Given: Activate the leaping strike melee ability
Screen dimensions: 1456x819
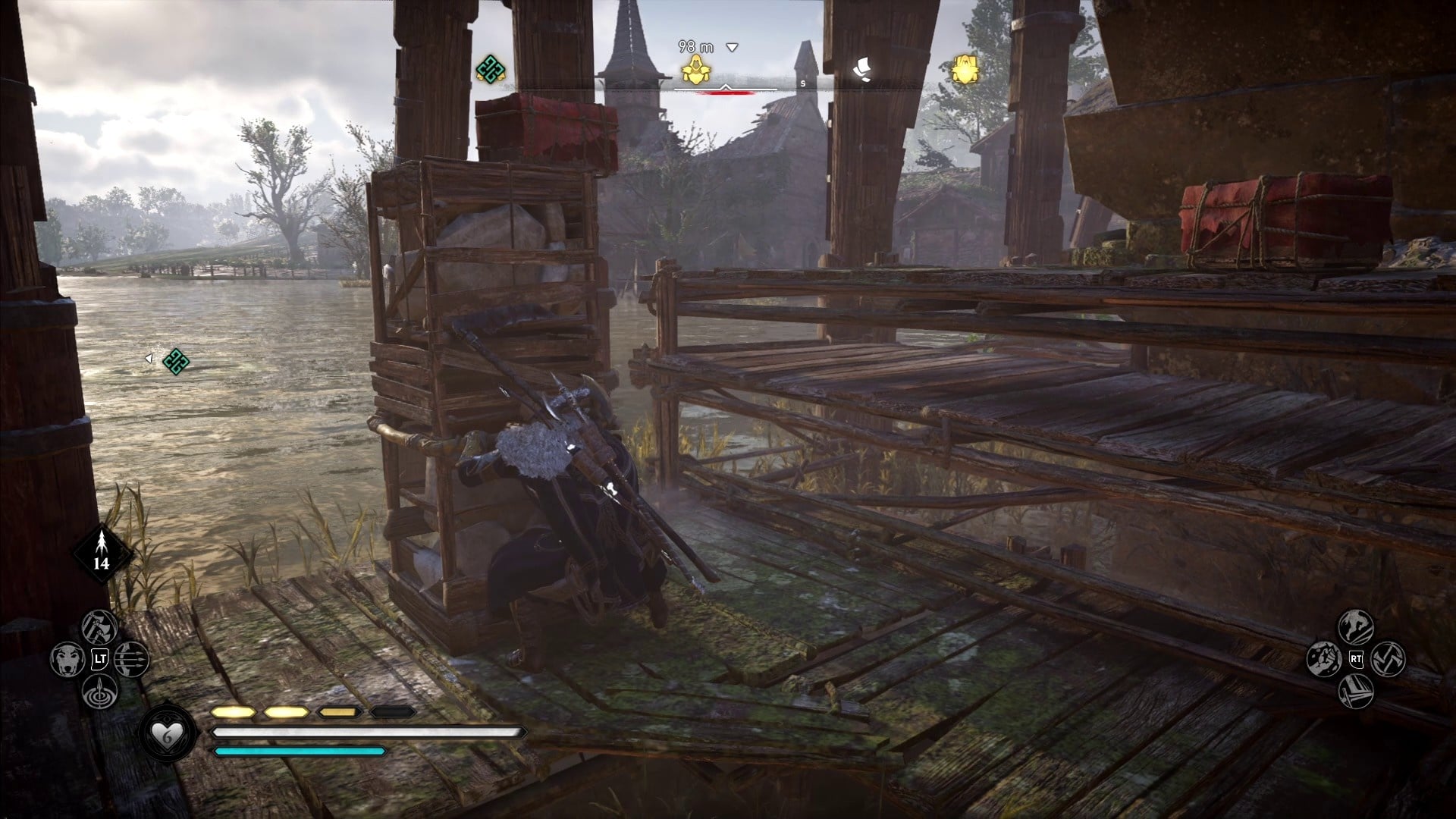Looking at the screenshot, I should pos(1355,626).
